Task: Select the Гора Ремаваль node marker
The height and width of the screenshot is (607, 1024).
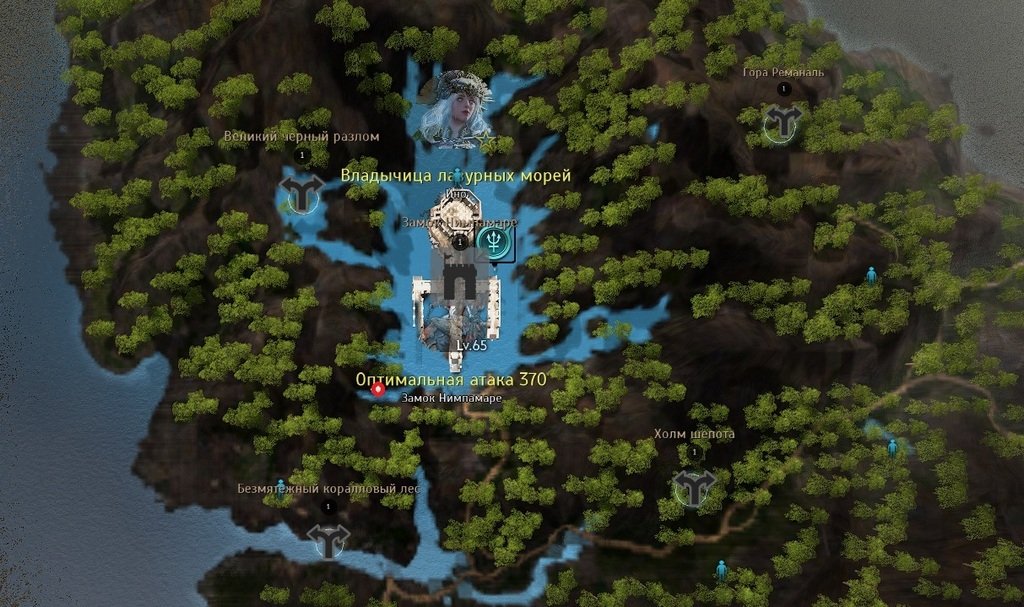Action: coord(783,123)
